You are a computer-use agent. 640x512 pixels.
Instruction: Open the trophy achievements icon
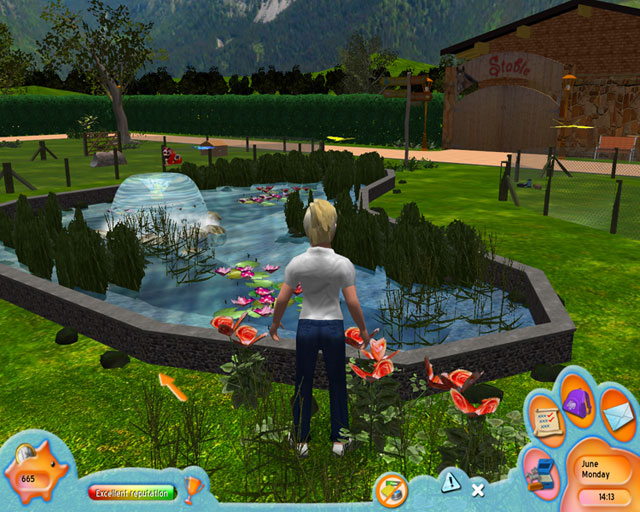coord(193,488)
